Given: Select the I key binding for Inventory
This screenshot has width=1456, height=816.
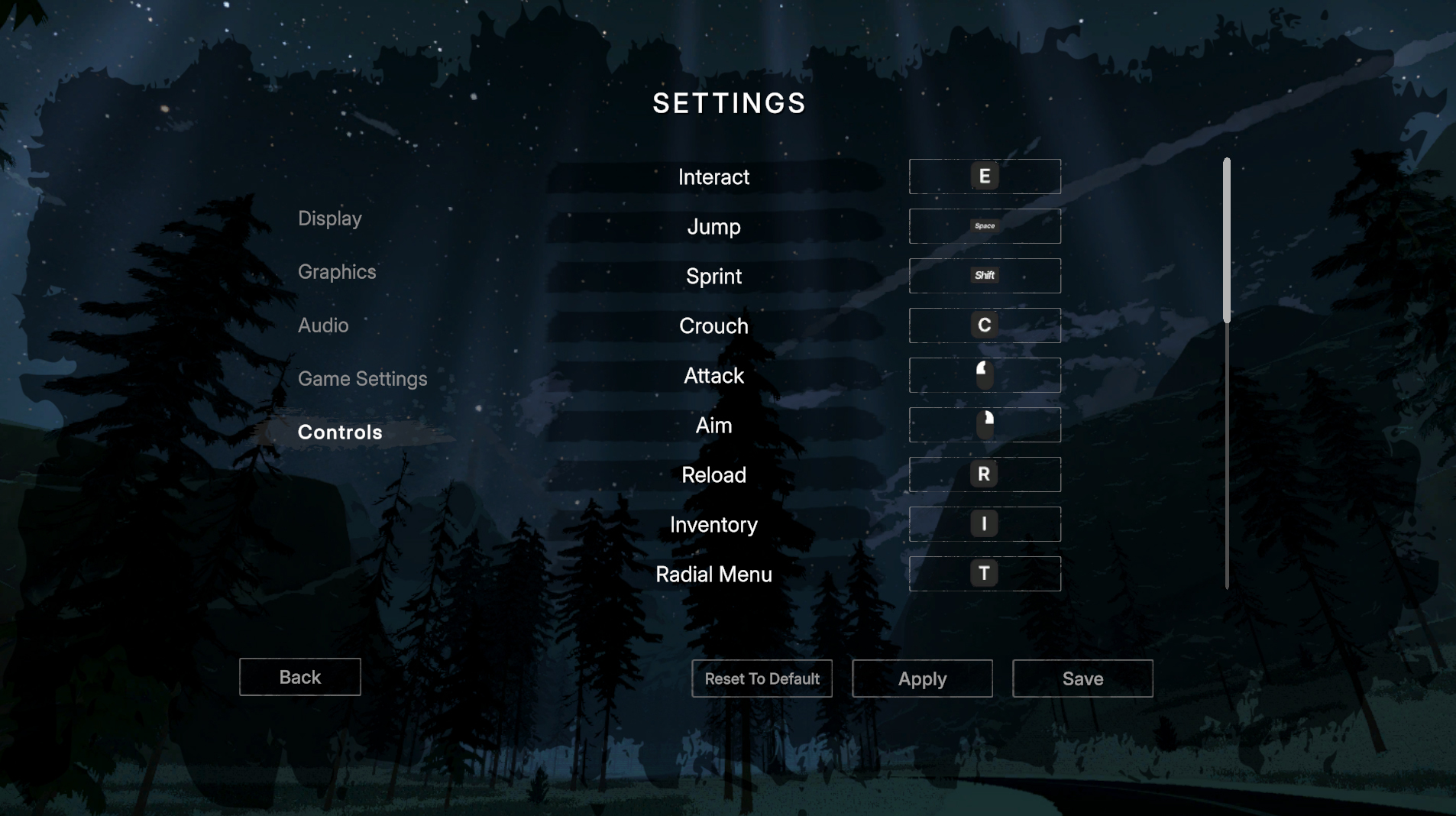Looking at the screenshot, I should point(985,524).
